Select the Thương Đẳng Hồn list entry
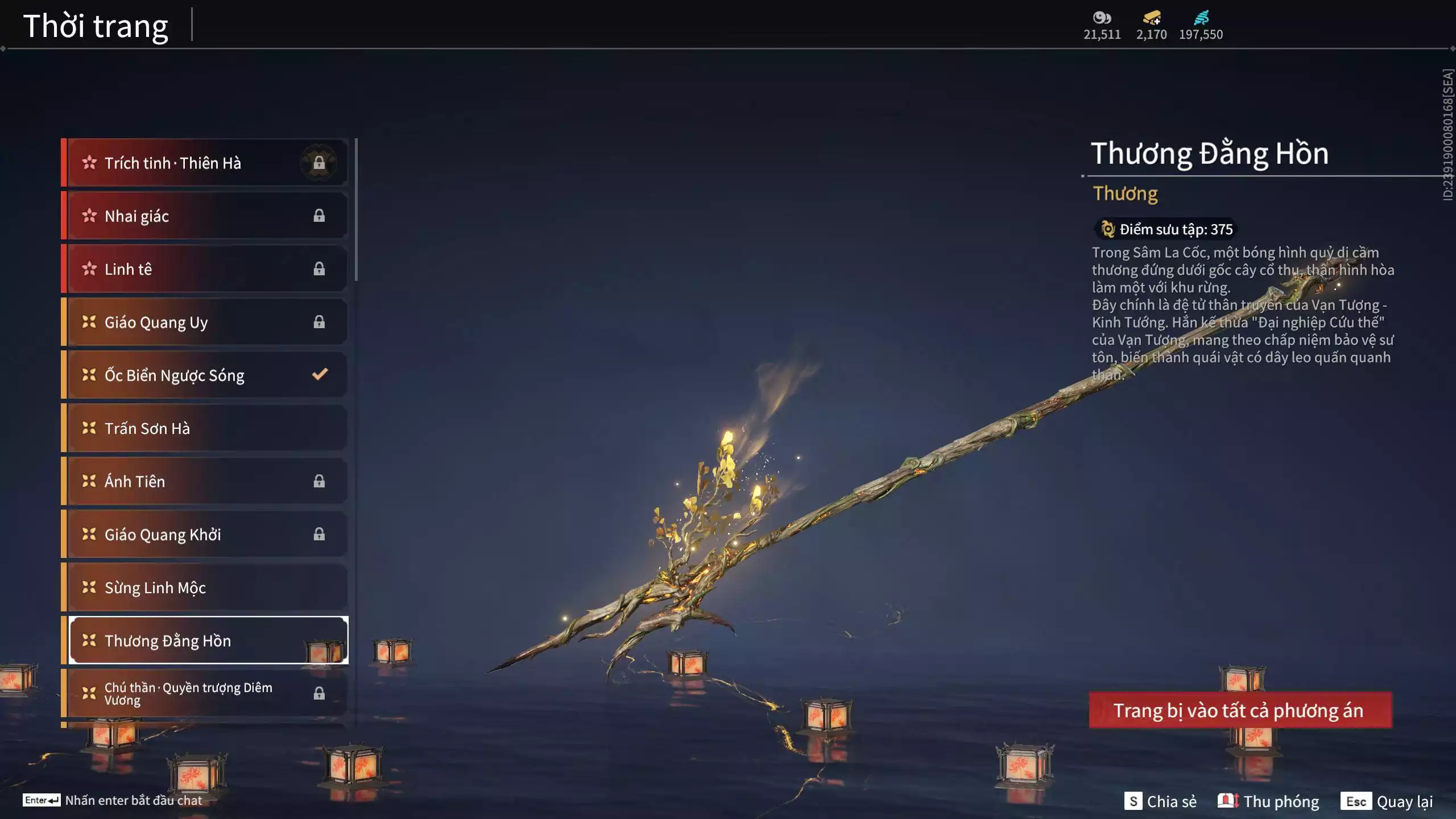The height and width of the screenshot is (819, 1456). 205,640
